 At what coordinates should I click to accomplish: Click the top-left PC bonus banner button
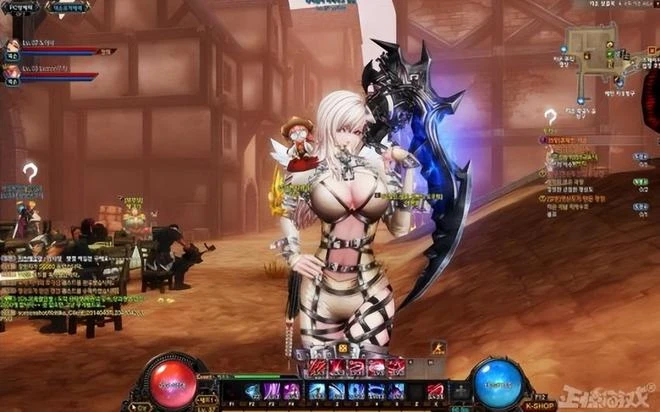tap(22, 7)
